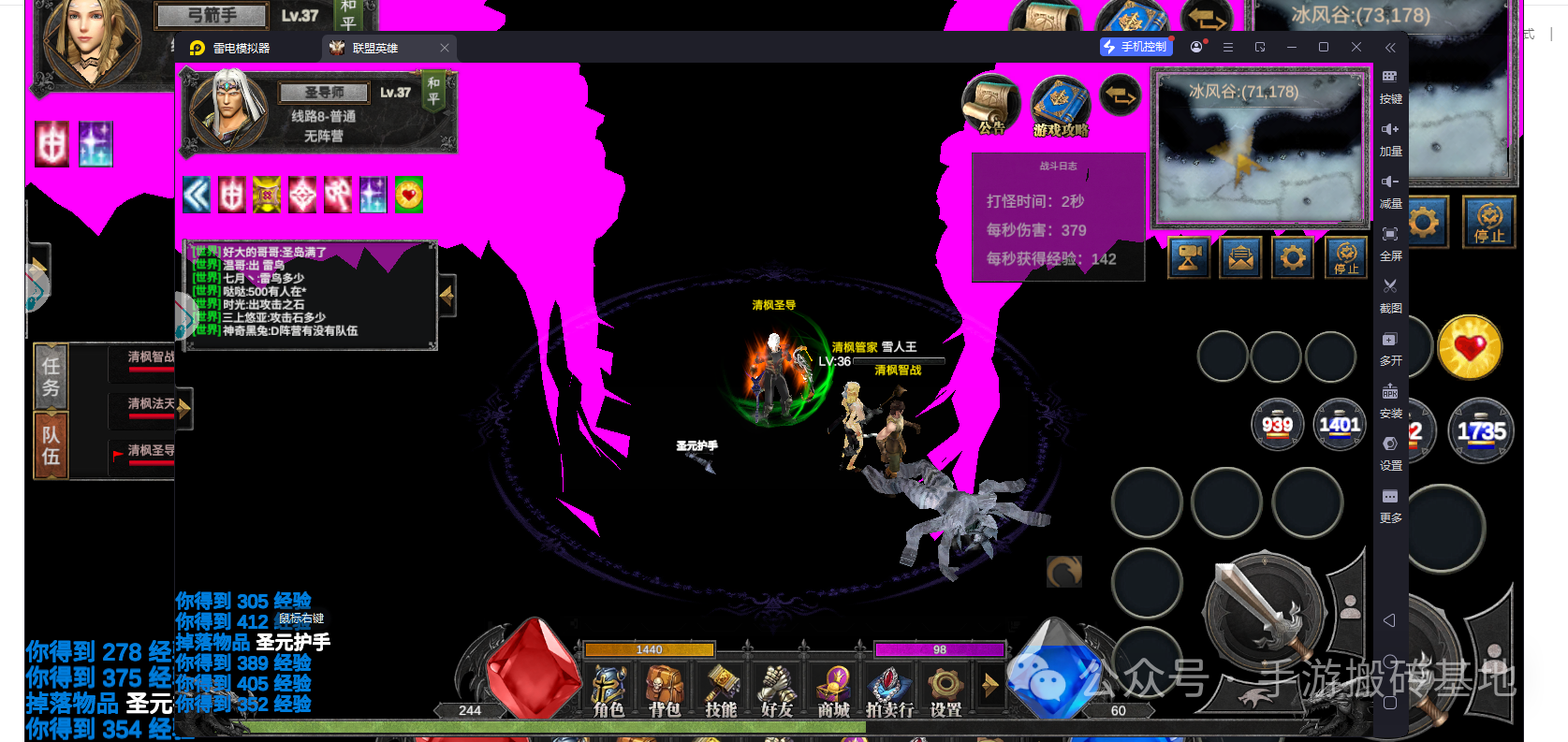The image size is (1568, 742).
Task: Use the blue potion showing 1401
Action: click(x=1340, y=424)
